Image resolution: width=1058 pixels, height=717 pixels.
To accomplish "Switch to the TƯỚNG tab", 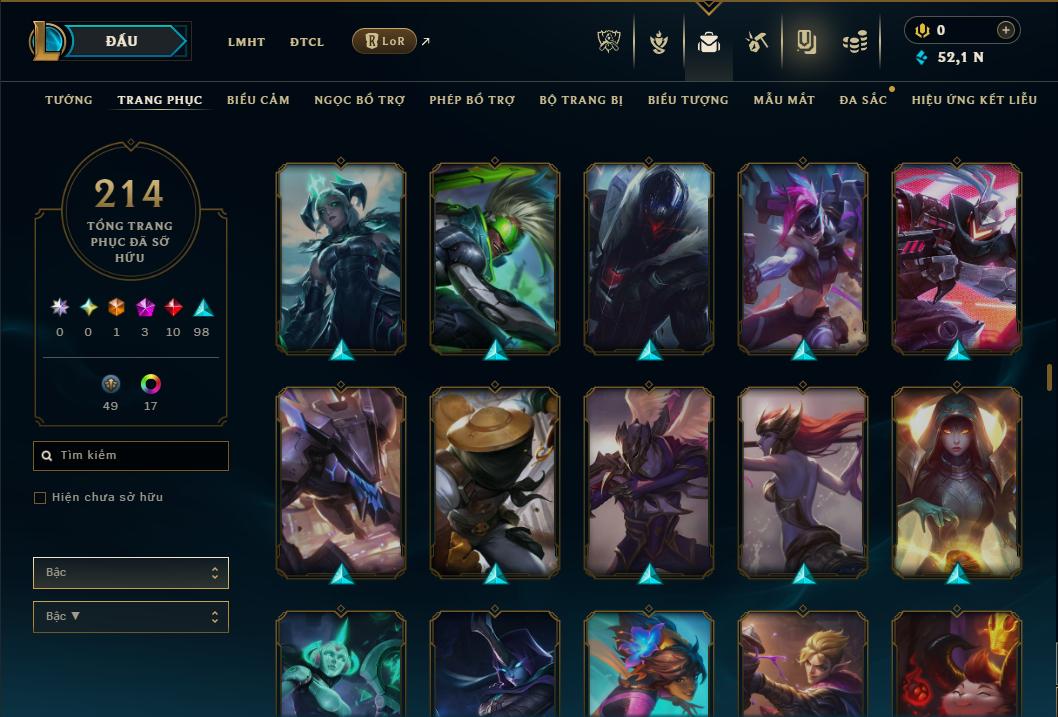I will pyautogui.click(x=69, y=100).
